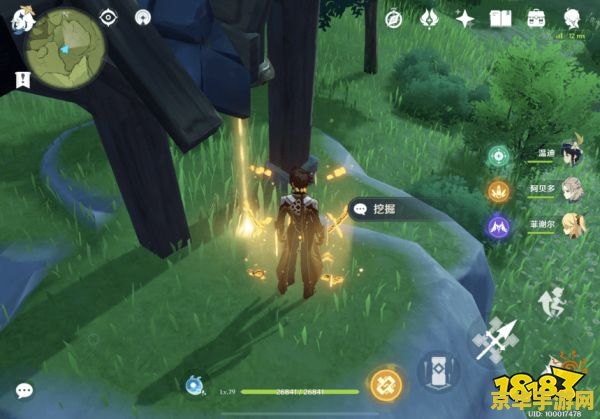Open the events flame emblem icon
Image resolution: width=600 pixels, height=419 pixels.
tap(430, 18)
